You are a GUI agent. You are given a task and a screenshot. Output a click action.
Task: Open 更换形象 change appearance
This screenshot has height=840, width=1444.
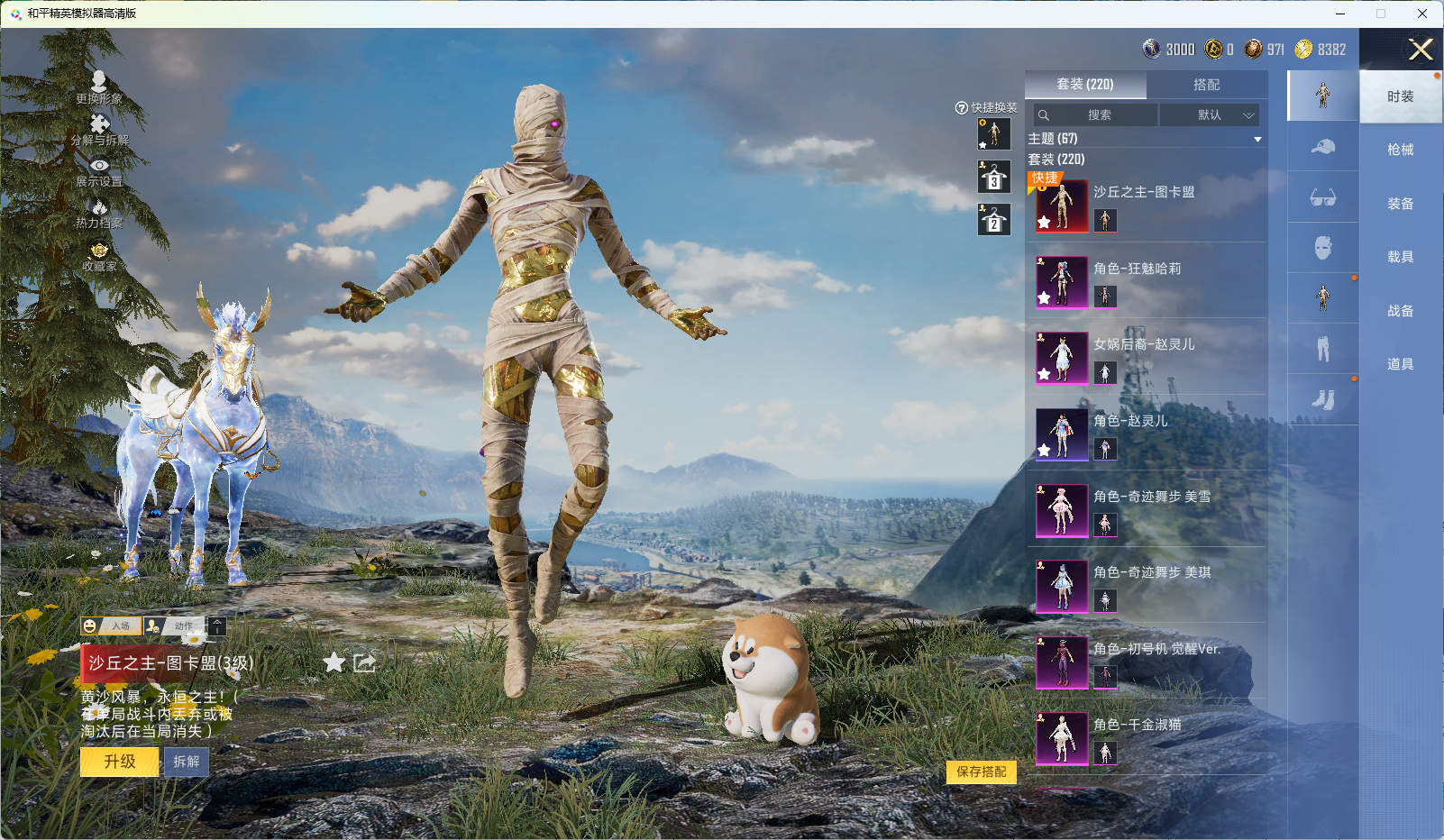[99, 87]
